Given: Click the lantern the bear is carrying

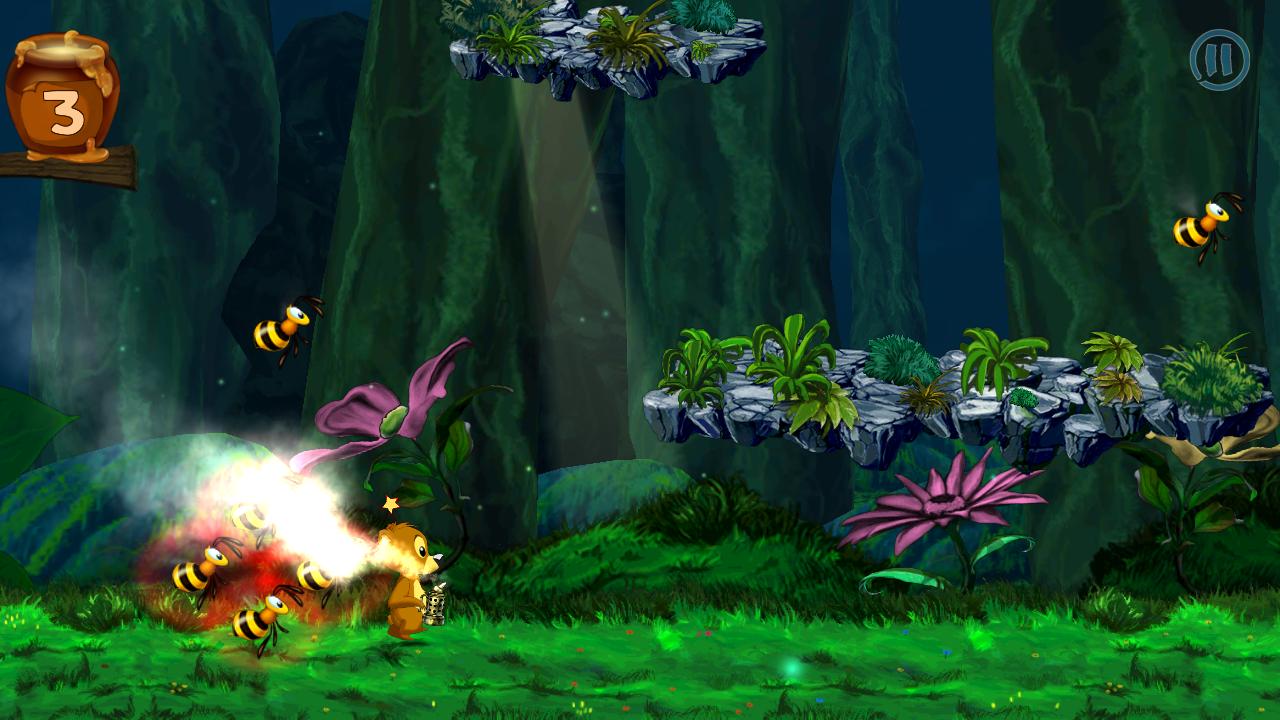Looking at the screenshot, I should tap(437, 602).
